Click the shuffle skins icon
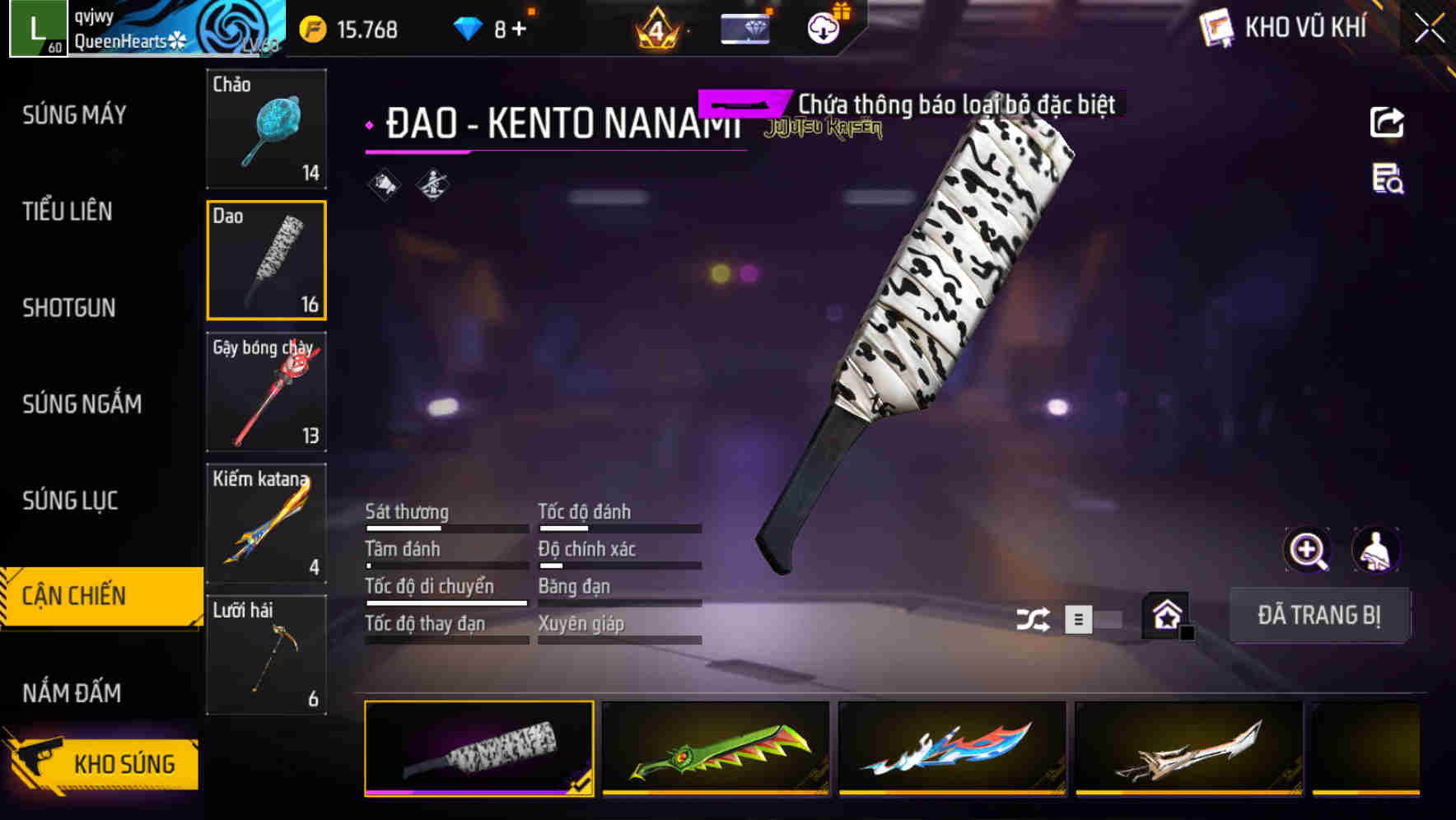This screenshot has height=820, width=1456. (1033, 617)
